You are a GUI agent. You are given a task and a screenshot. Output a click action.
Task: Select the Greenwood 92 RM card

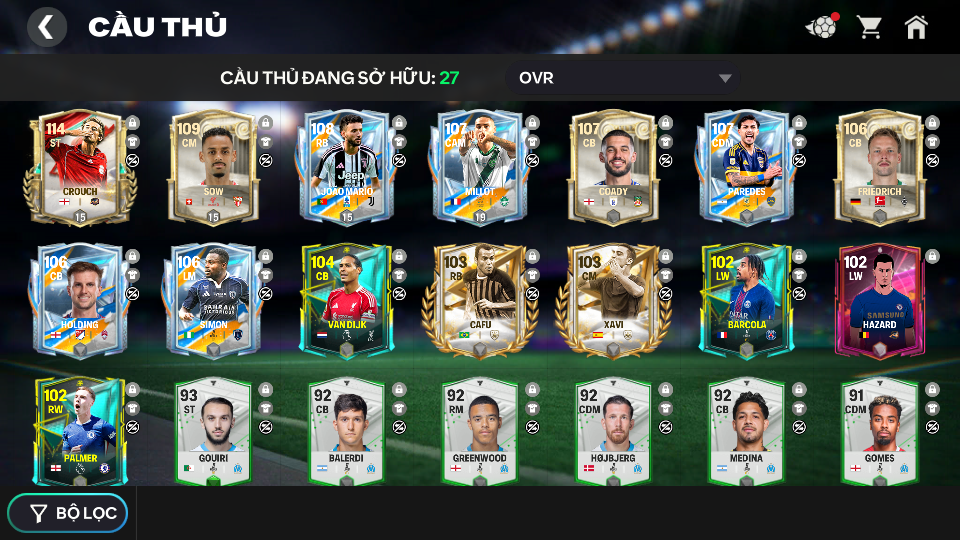coord(479,431)
